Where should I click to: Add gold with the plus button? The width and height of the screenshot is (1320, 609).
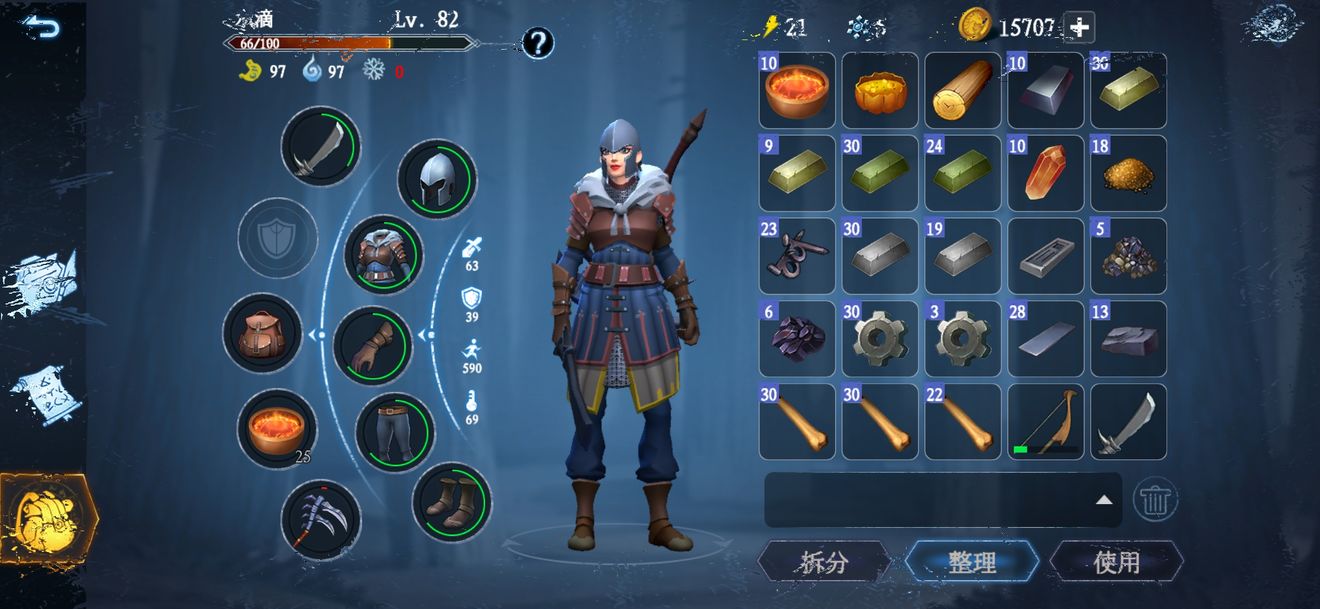click(x=1079, y=27)
